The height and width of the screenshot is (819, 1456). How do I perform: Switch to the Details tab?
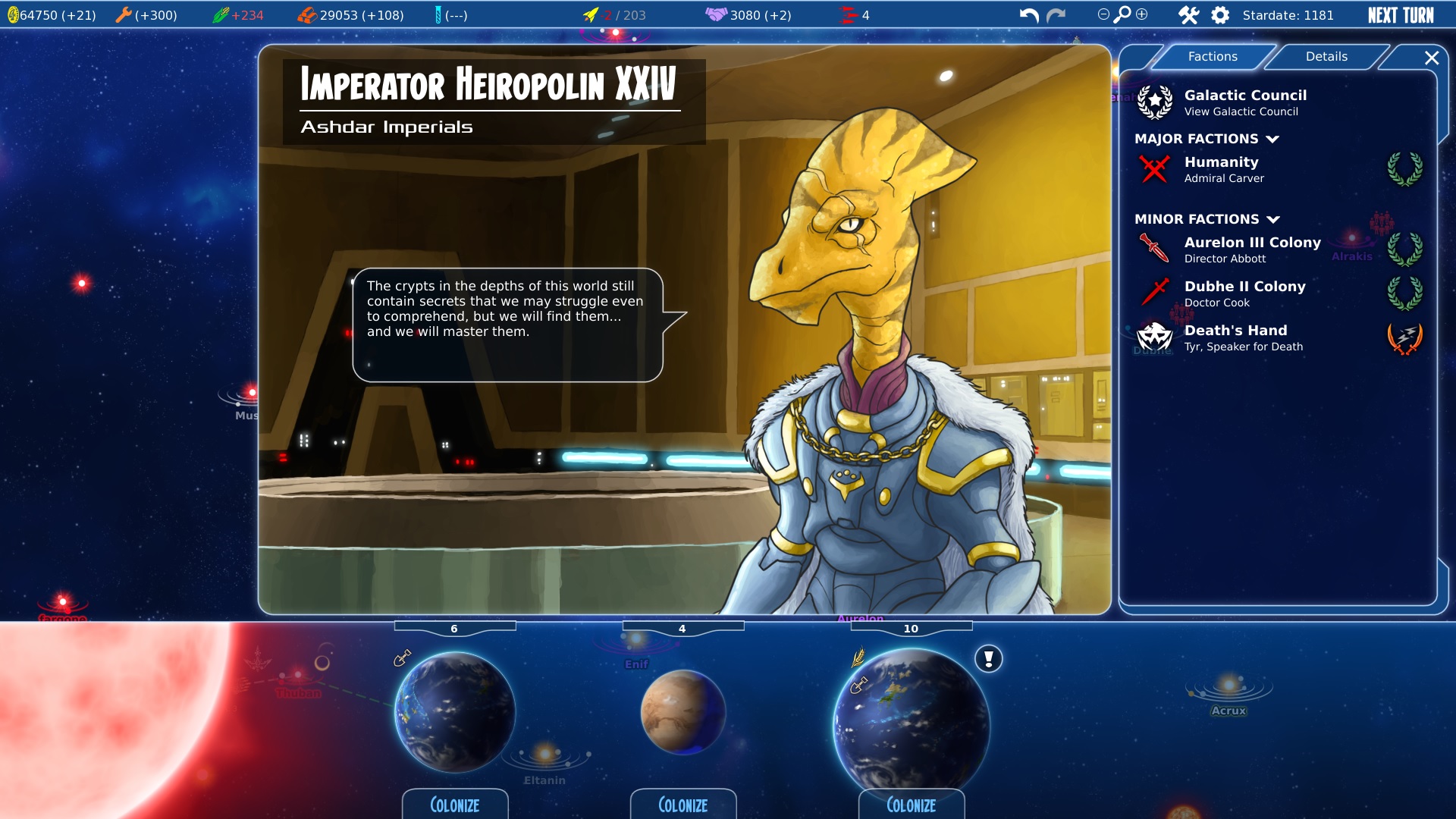pos(1326,57)
